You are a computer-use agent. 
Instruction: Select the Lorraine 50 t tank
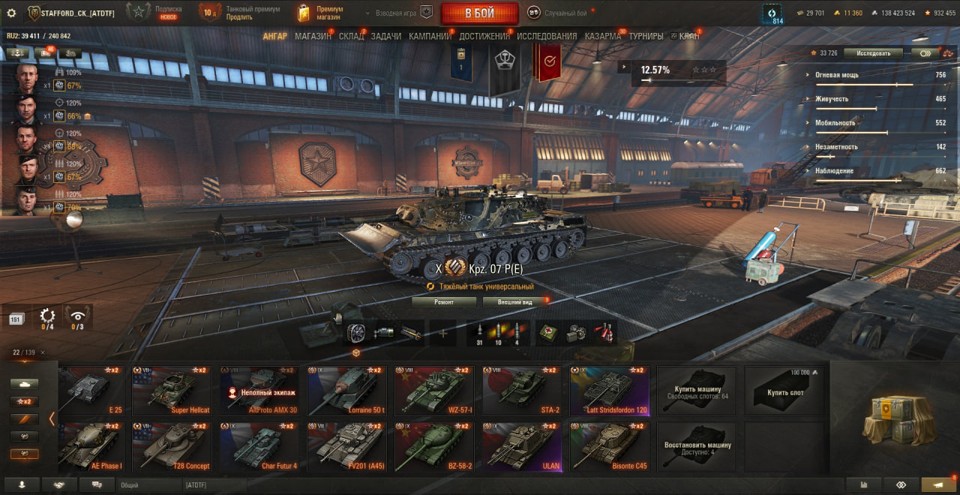(x=346, y=391)
